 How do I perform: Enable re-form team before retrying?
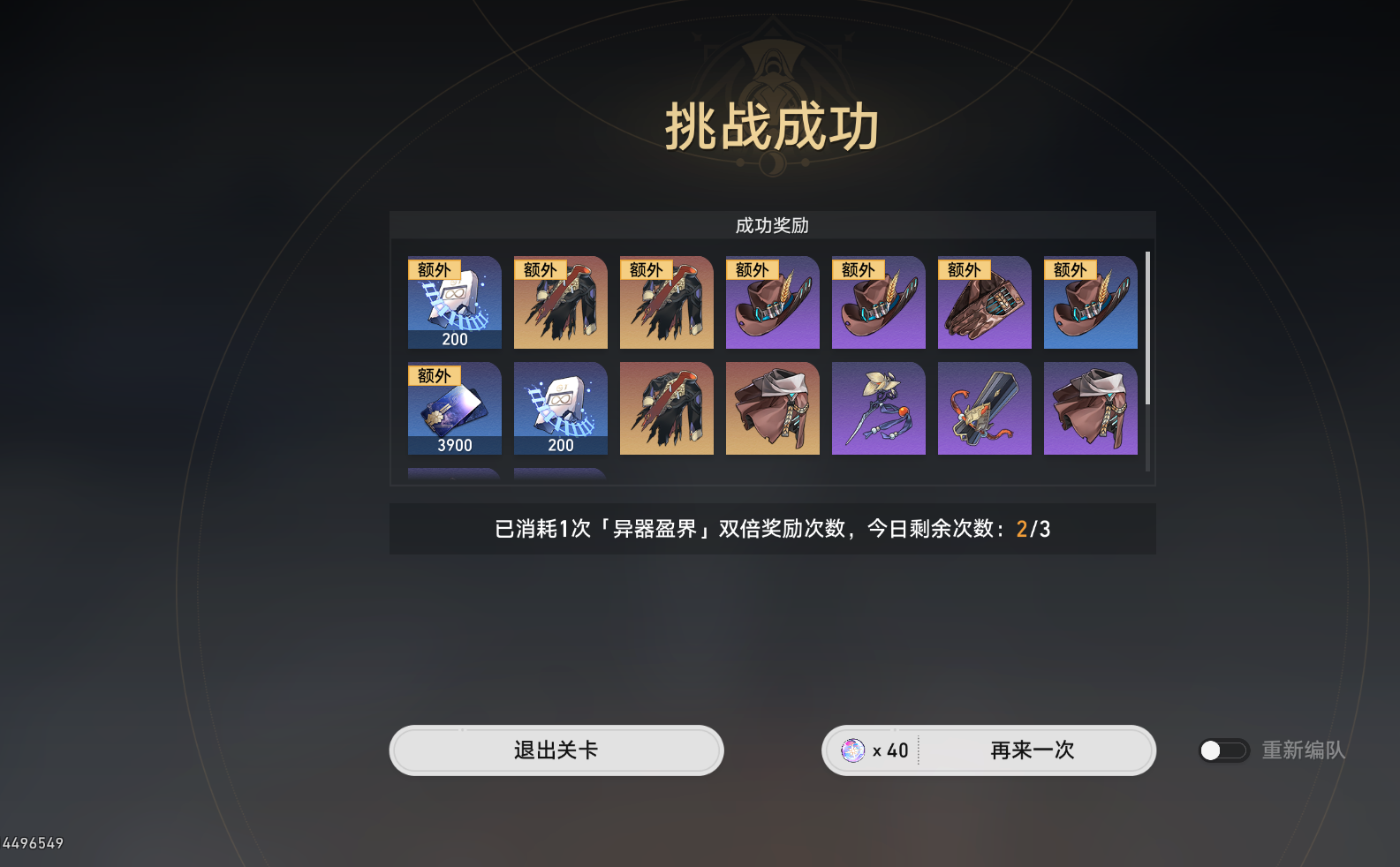[x=1223, y=750]
